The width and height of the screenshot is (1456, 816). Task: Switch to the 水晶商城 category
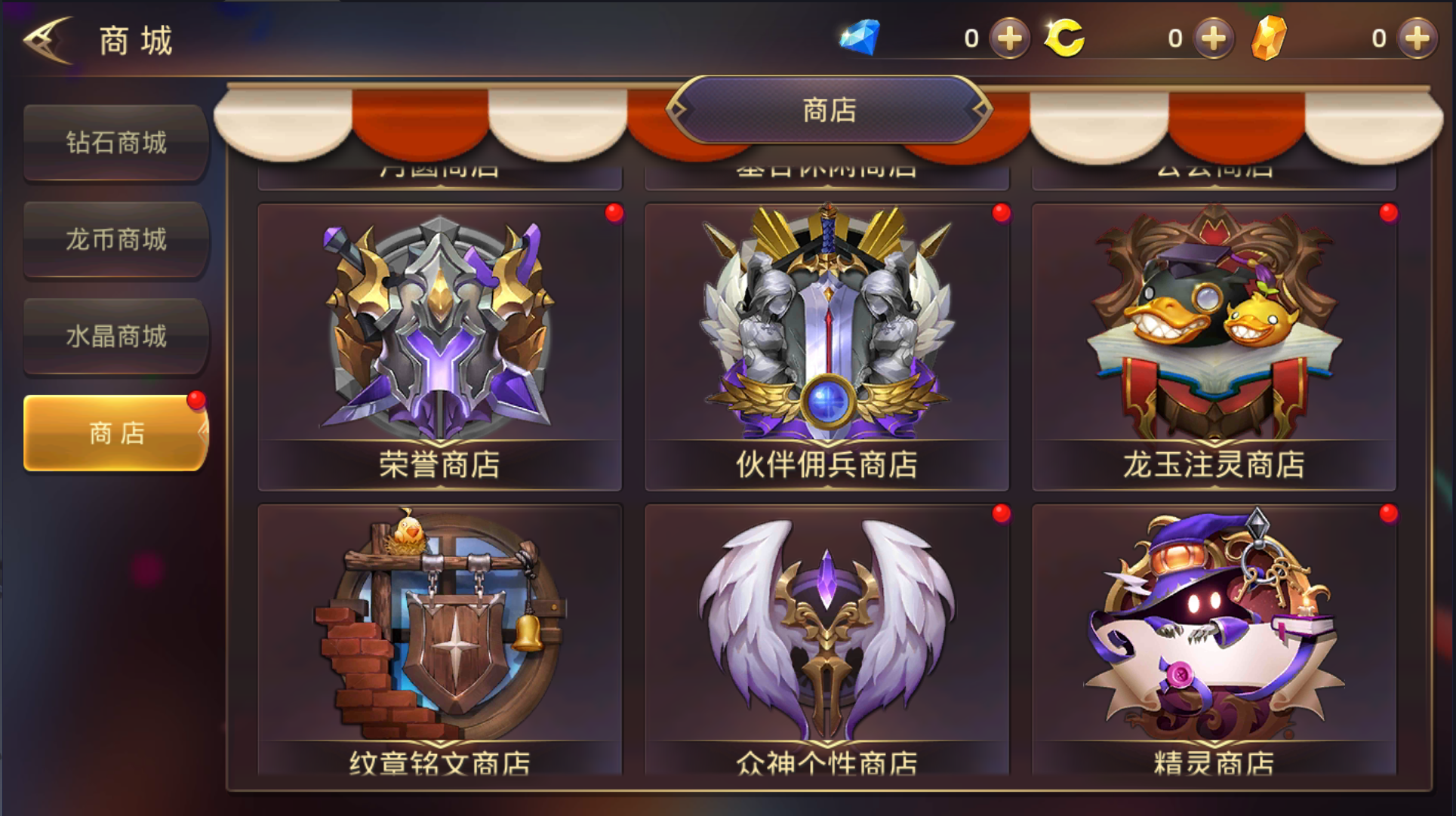click(115, 337)
